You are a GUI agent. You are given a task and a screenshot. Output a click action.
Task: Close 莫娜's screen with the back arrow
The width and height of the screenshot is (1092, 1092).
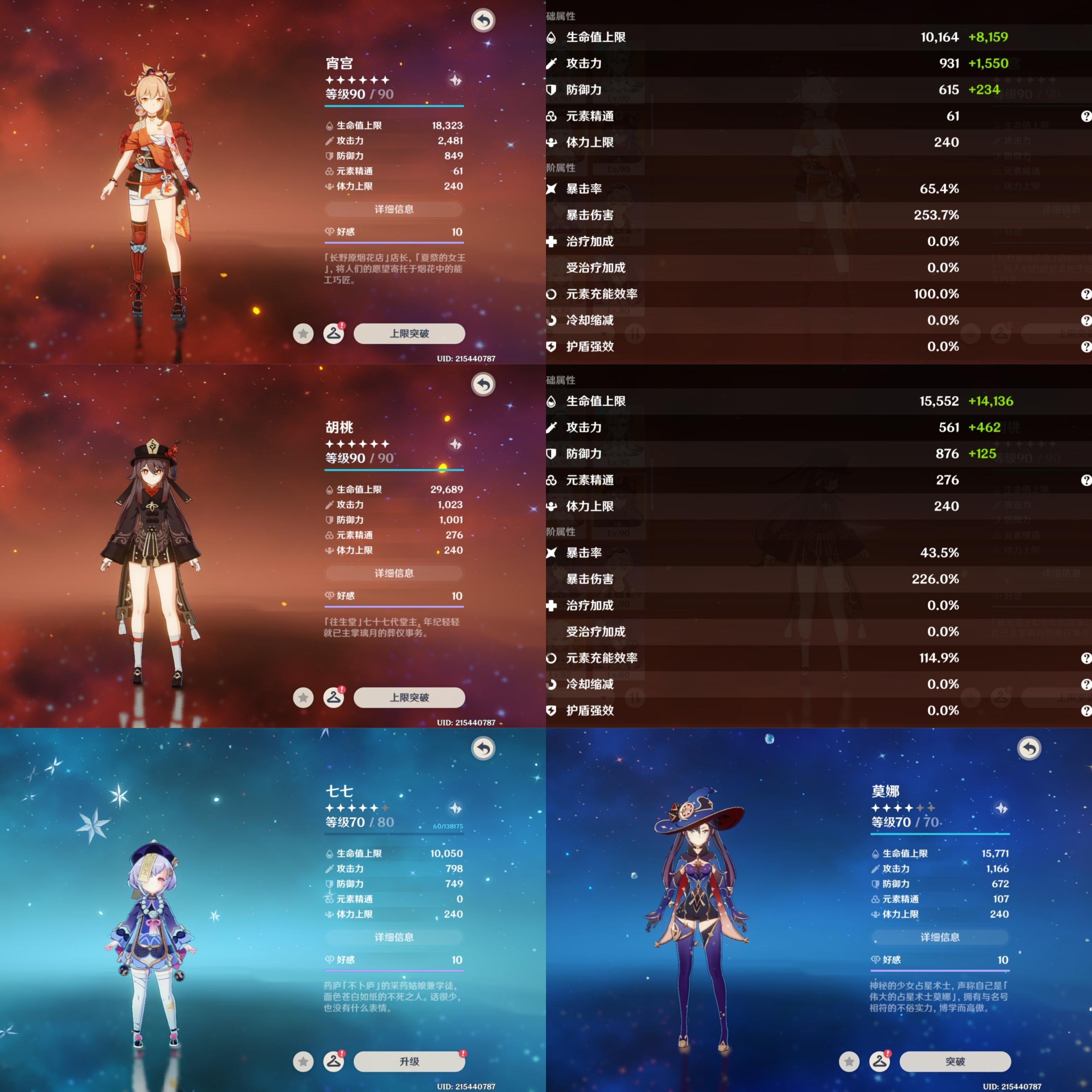click(x=1029, y=748)
